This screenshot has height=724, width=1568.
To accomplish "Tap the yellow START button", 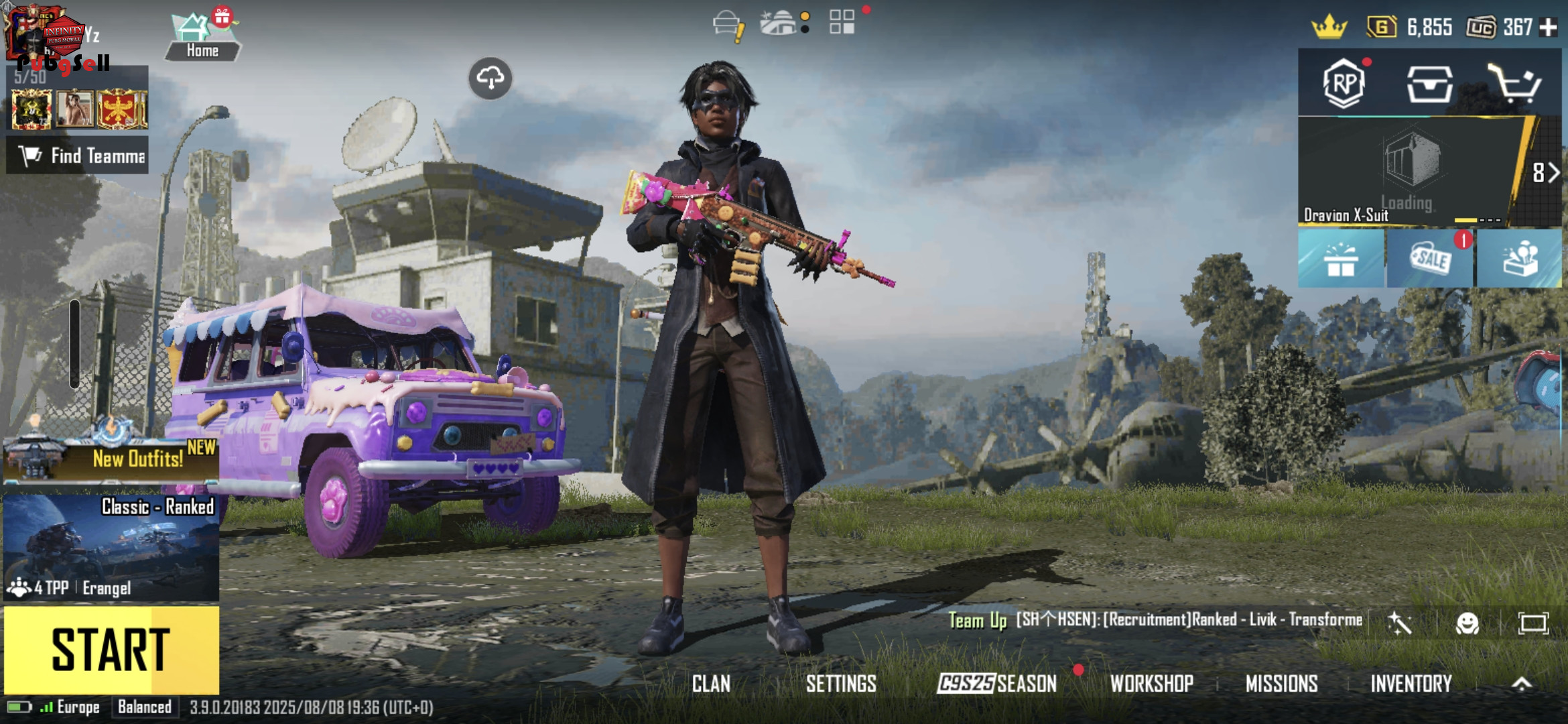I will coord(111,649).
